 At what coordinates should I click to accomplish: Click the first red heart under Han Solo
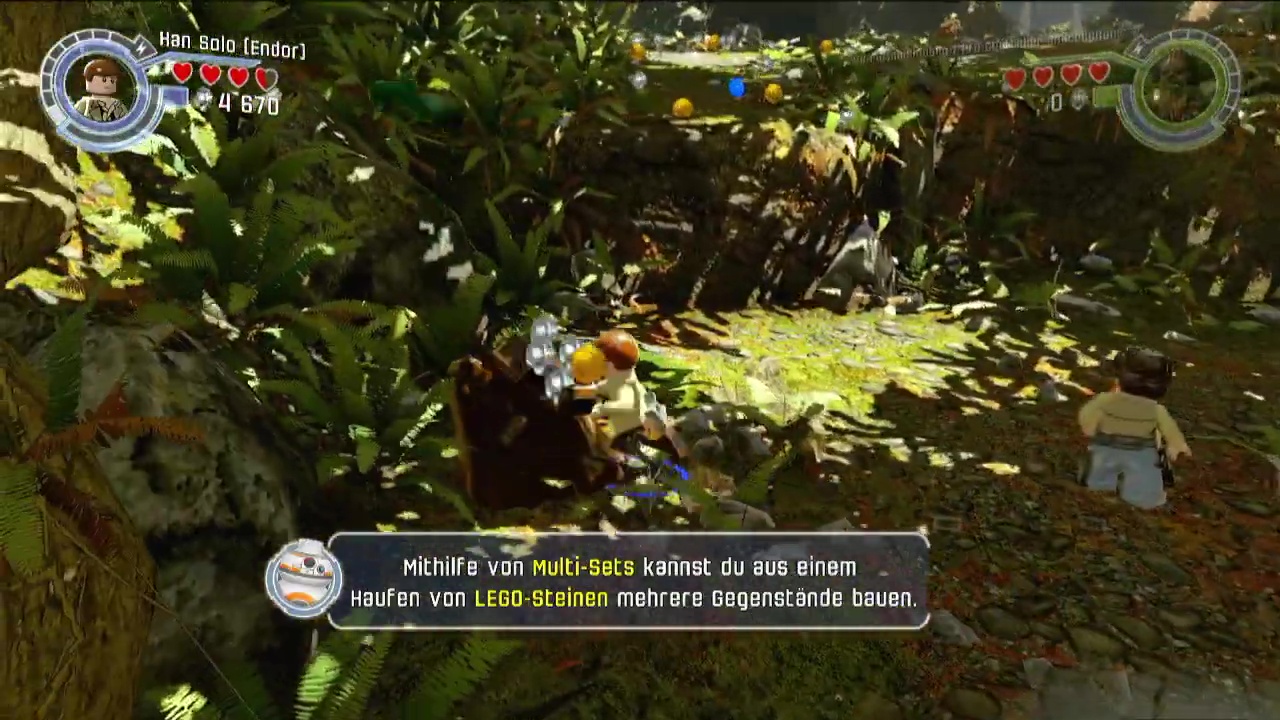181,74
